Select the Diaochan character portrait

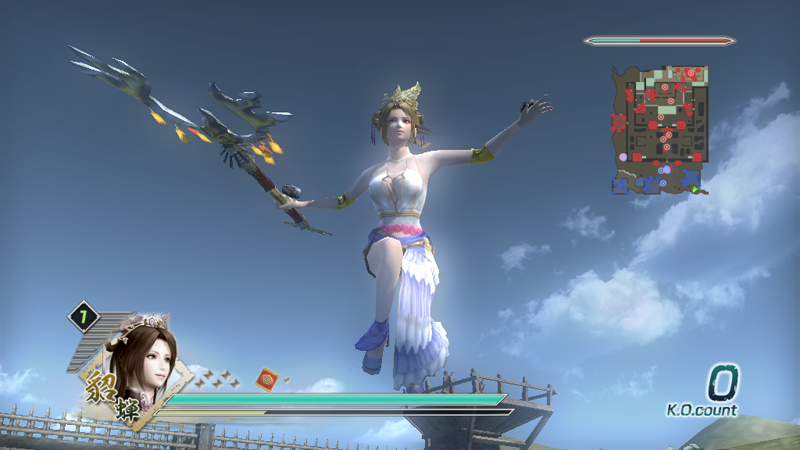click(145, 364)
